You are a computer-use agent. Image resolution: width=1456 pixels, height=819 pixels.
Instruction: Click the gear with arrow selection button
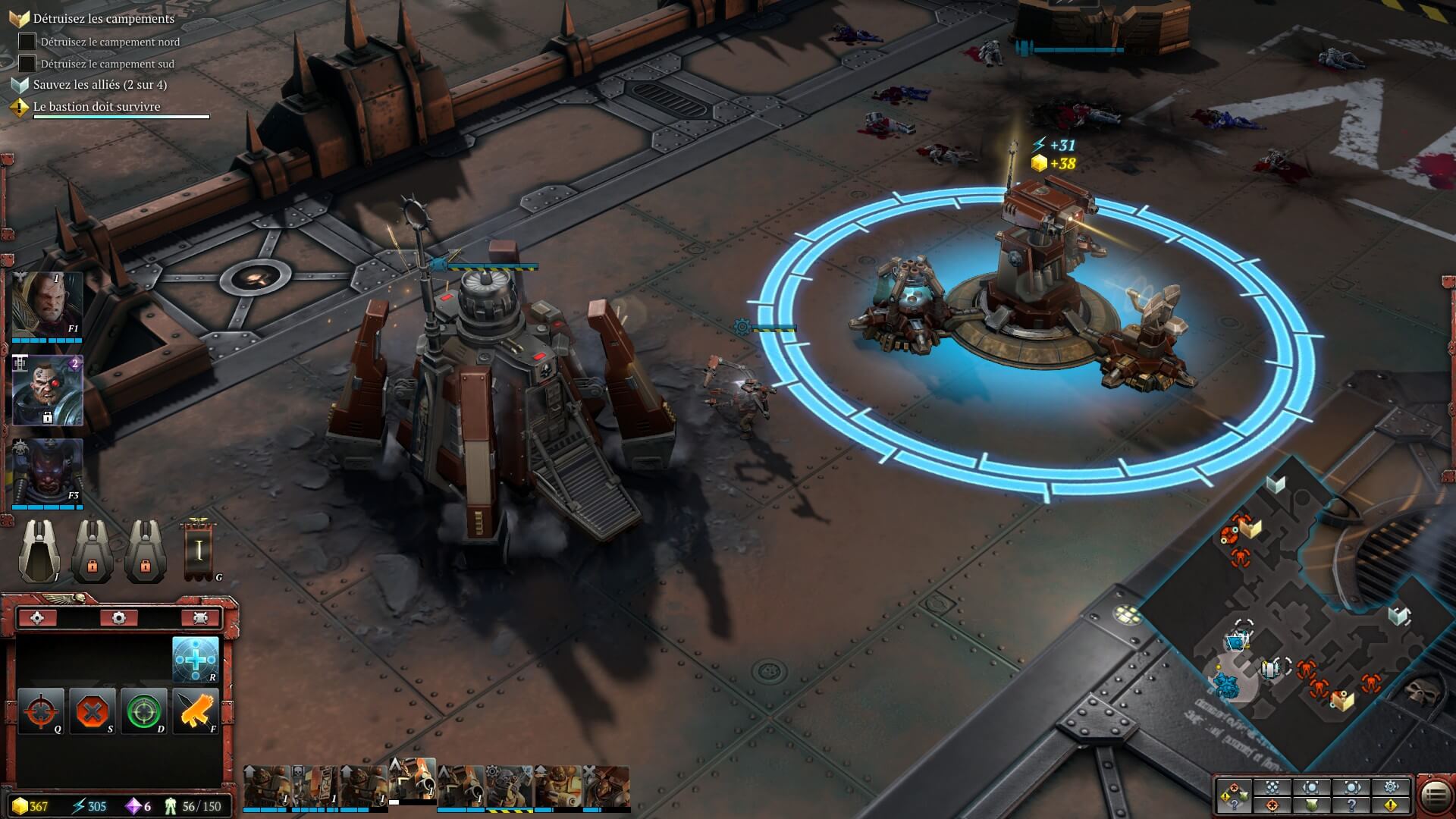coord(1391,786)
